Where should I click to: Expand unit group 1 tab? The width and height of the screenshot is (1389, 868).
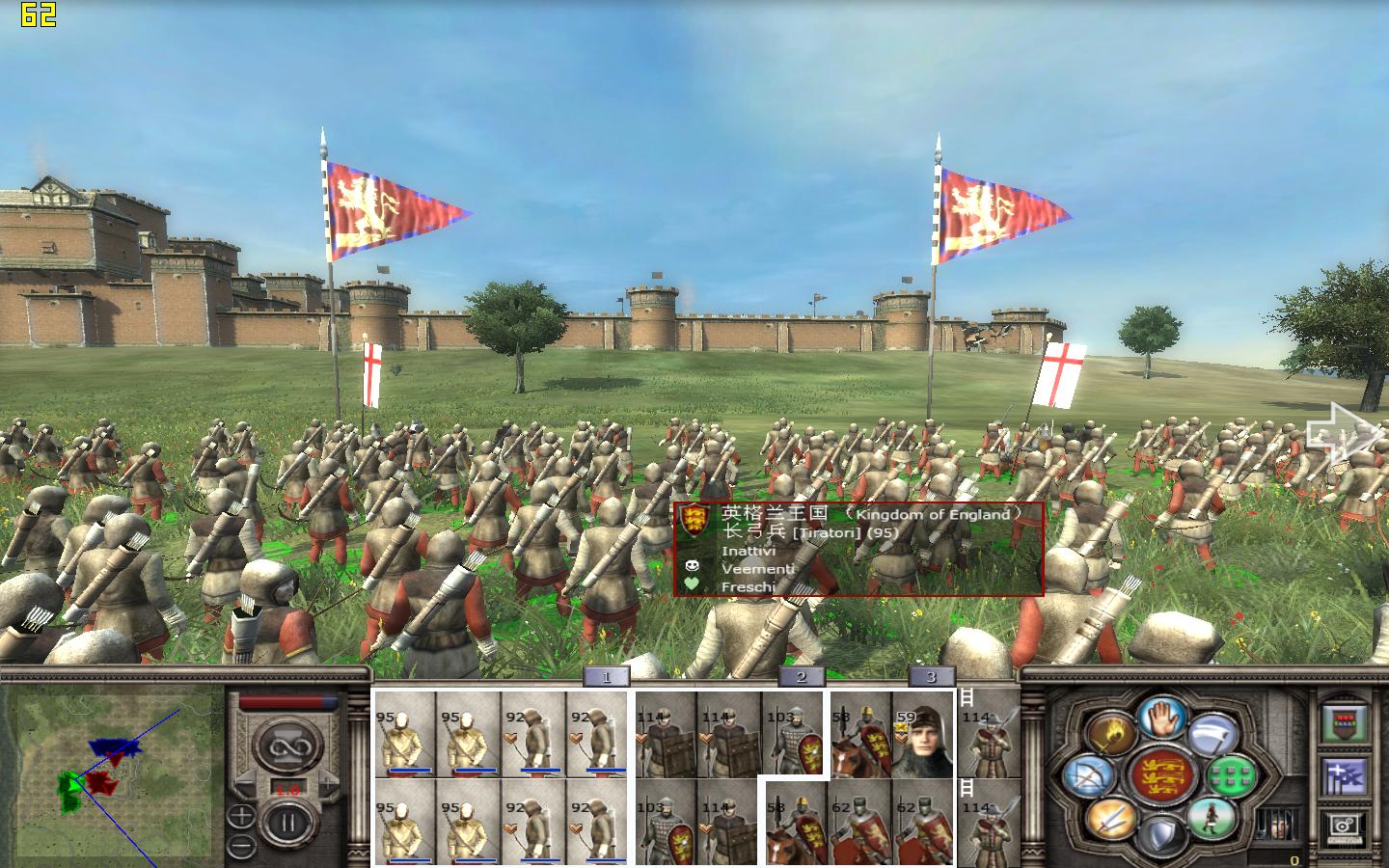click(606, 677)
